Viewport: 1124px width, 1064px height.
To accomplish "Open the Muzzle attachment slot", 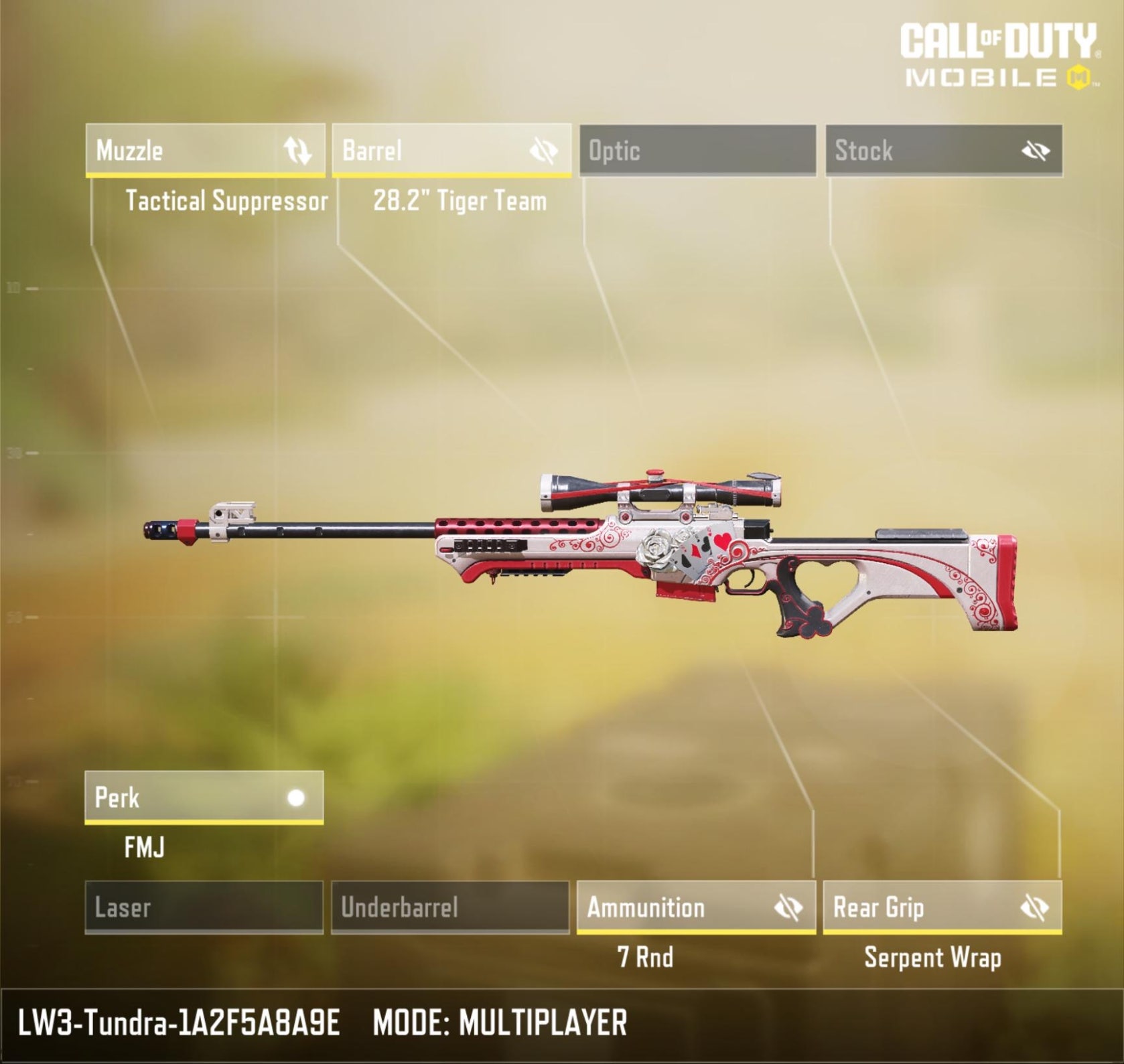I will click(x=181, y=151).
